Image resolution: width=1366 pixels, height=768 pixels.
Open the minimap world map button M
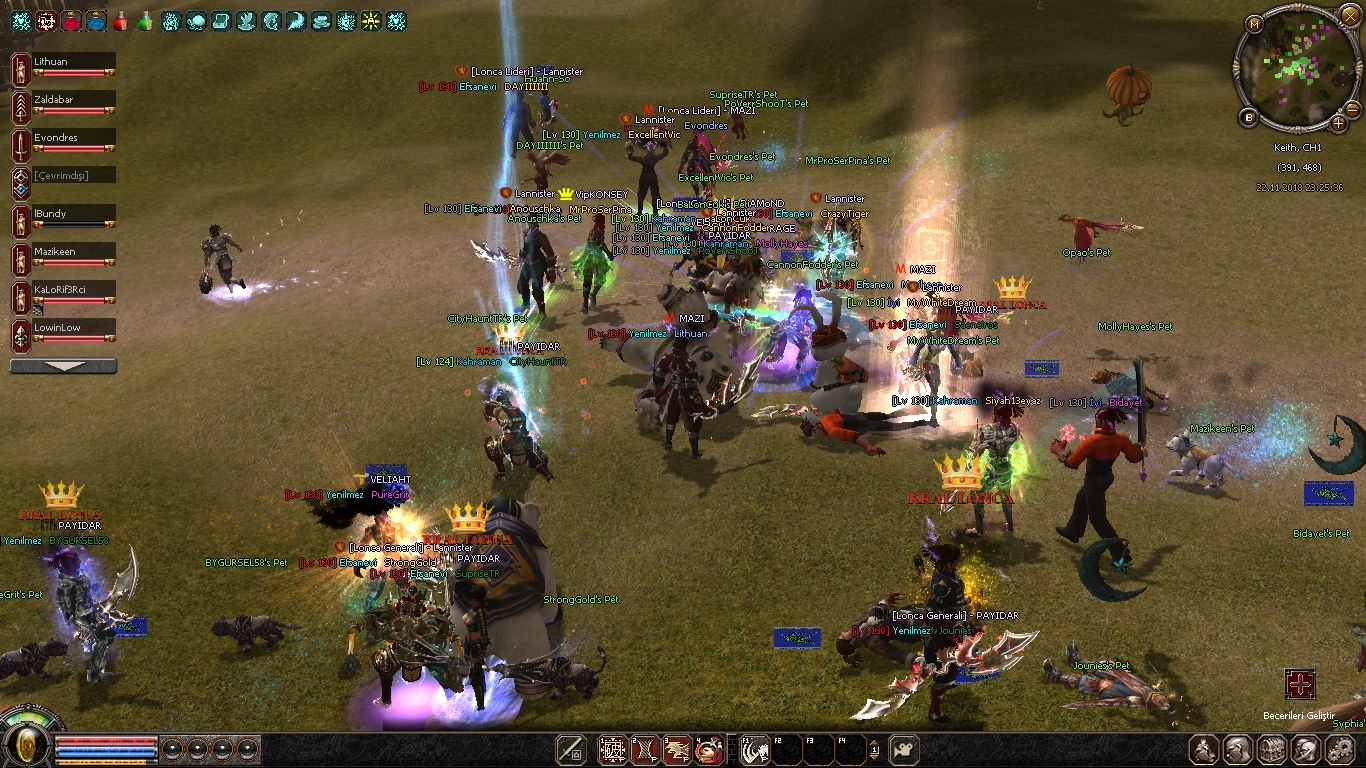1255,22
